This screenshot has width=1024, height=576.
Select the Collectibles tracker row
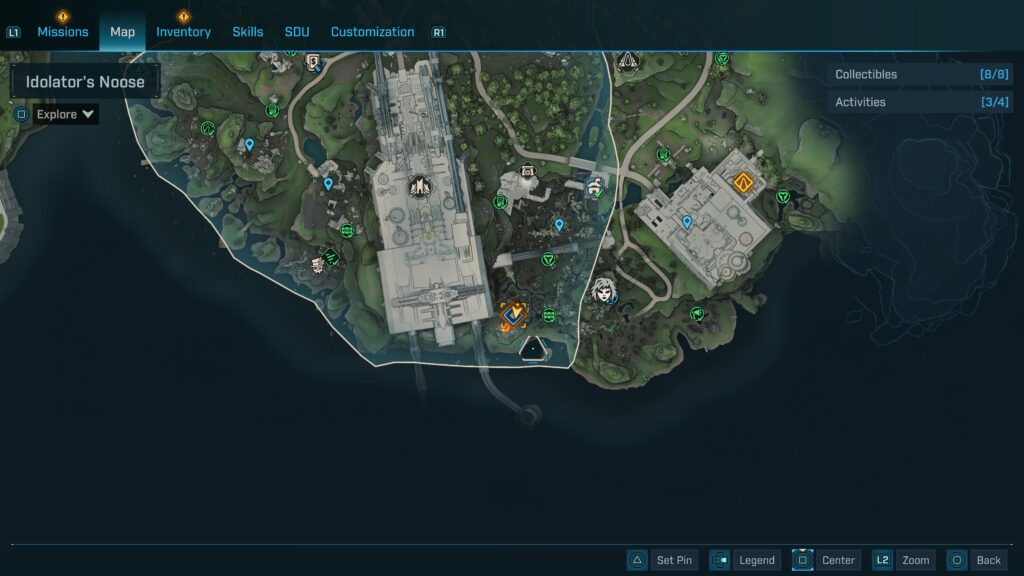click(920, 74)
